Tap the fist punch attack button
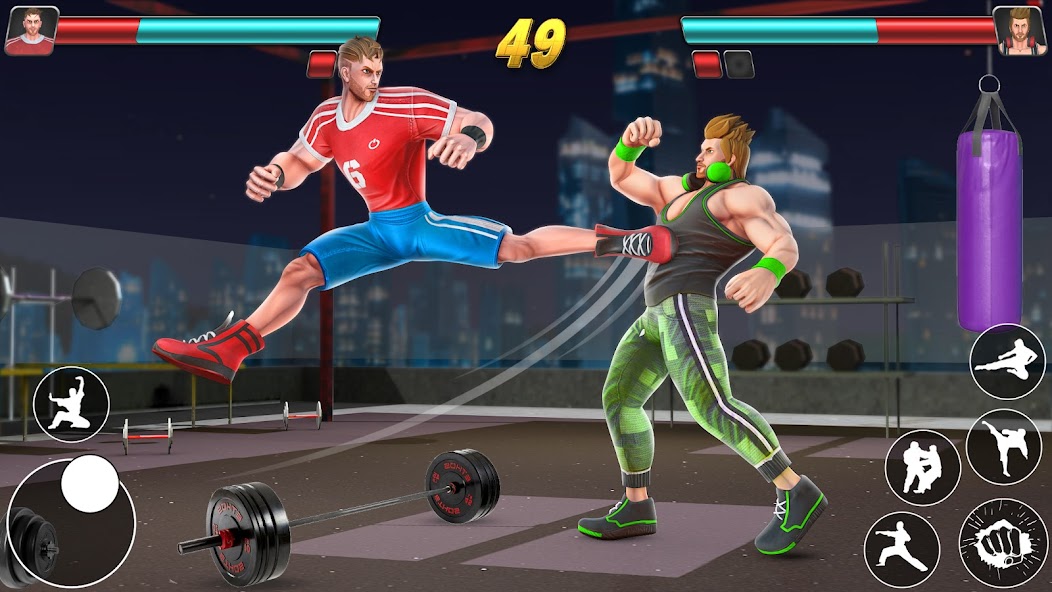This screenshot has width=1052, height=592. point(1003,543)
